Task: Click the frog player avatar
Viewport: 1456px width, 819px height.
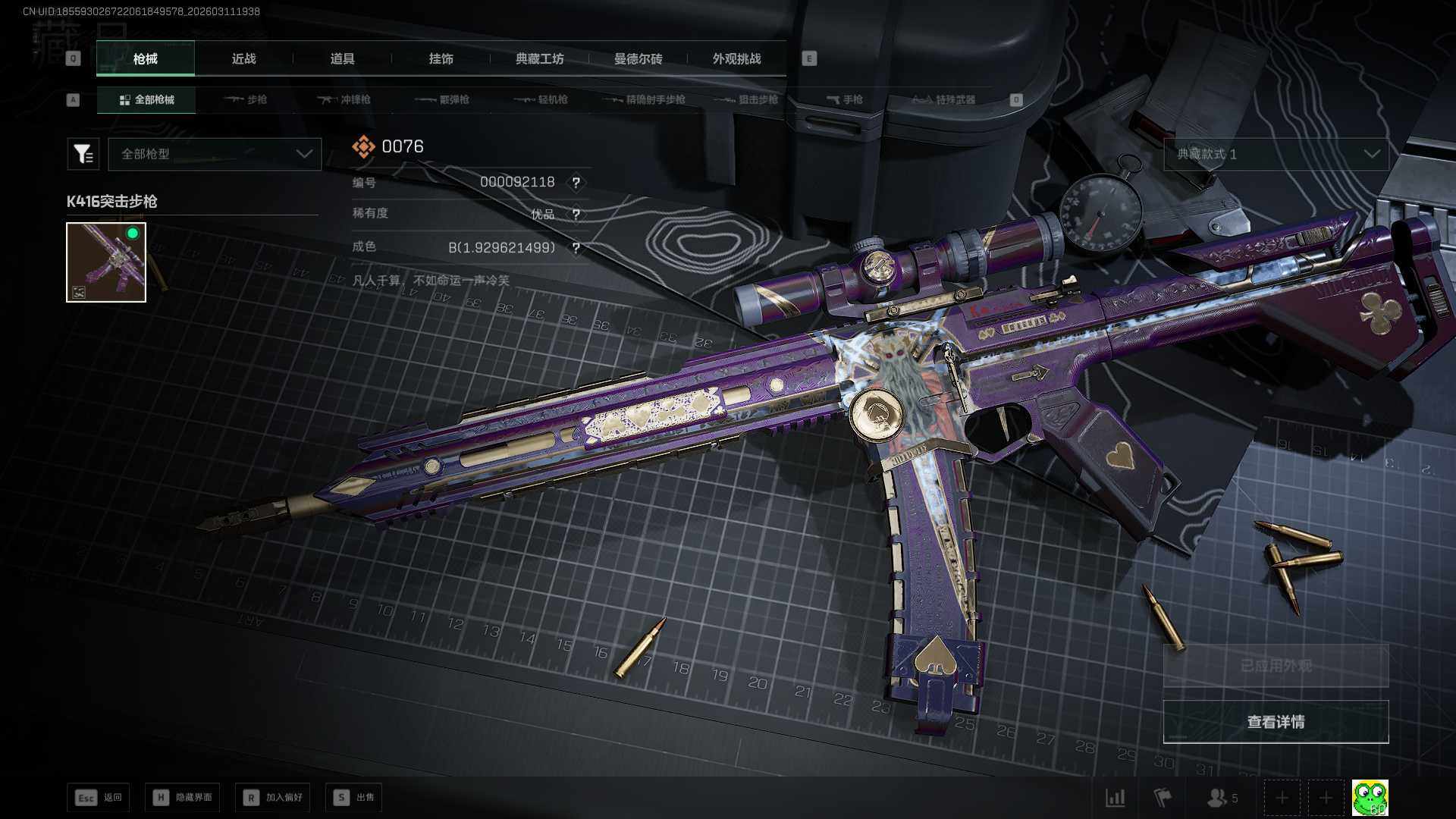Action: point(1370,798)
